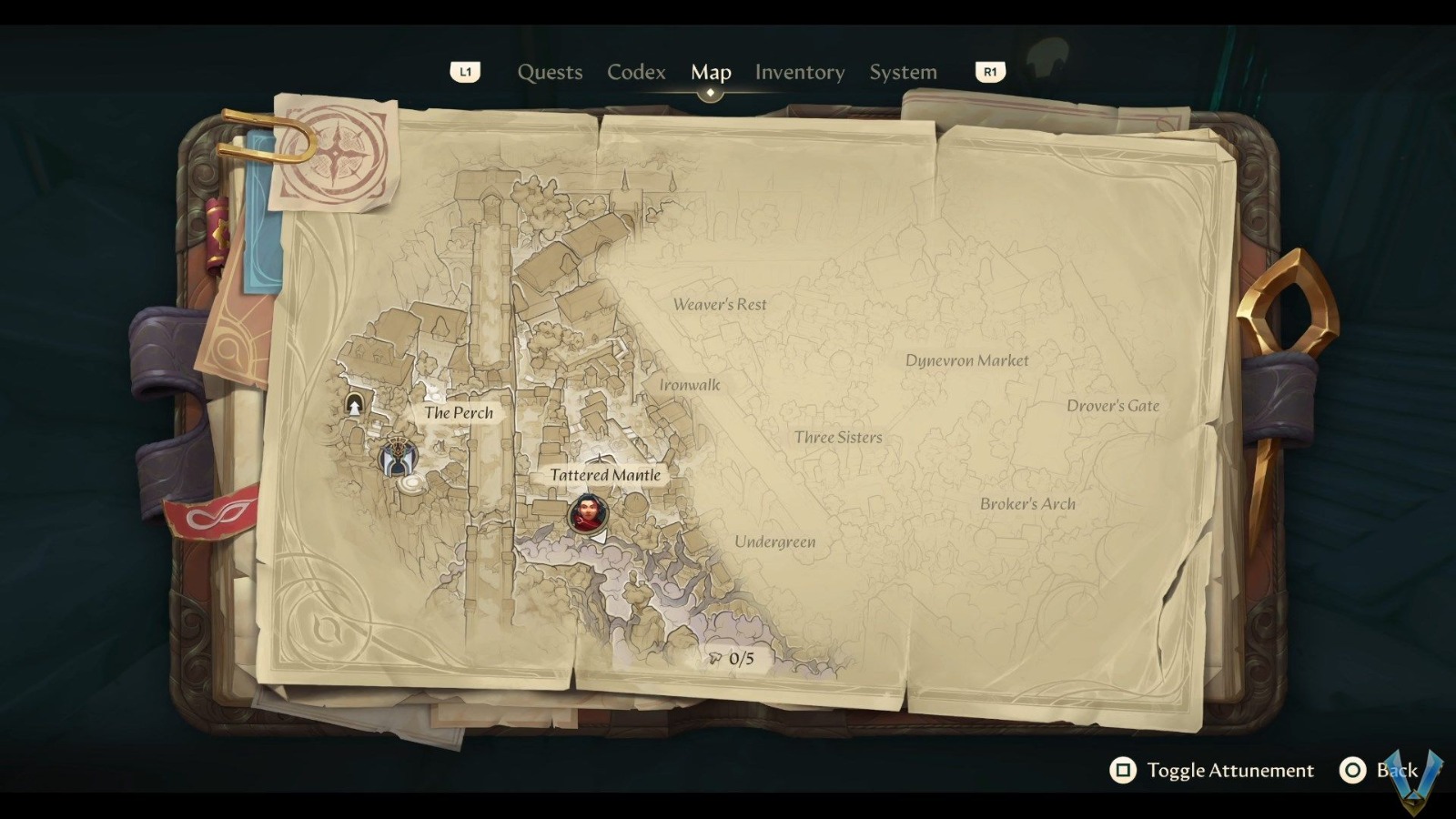Select the Drover's Gate district label
Screen dimensions: 1456x819
(x=1113, y=406)
